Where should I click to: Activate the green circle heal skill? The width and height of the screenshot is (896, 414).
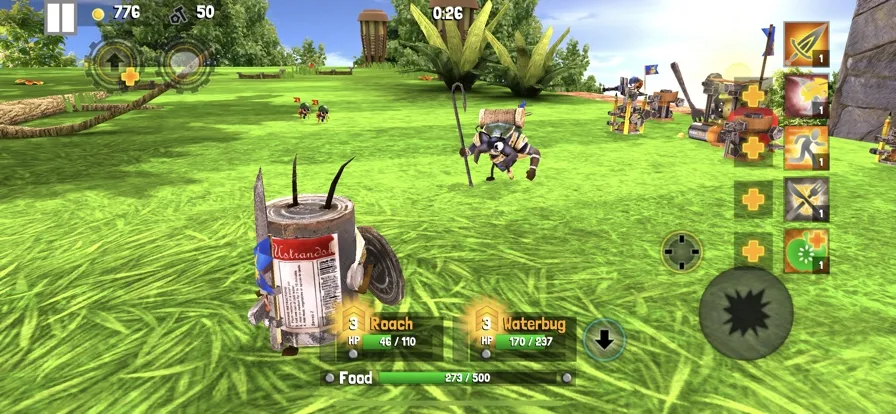tap(806, 251)
